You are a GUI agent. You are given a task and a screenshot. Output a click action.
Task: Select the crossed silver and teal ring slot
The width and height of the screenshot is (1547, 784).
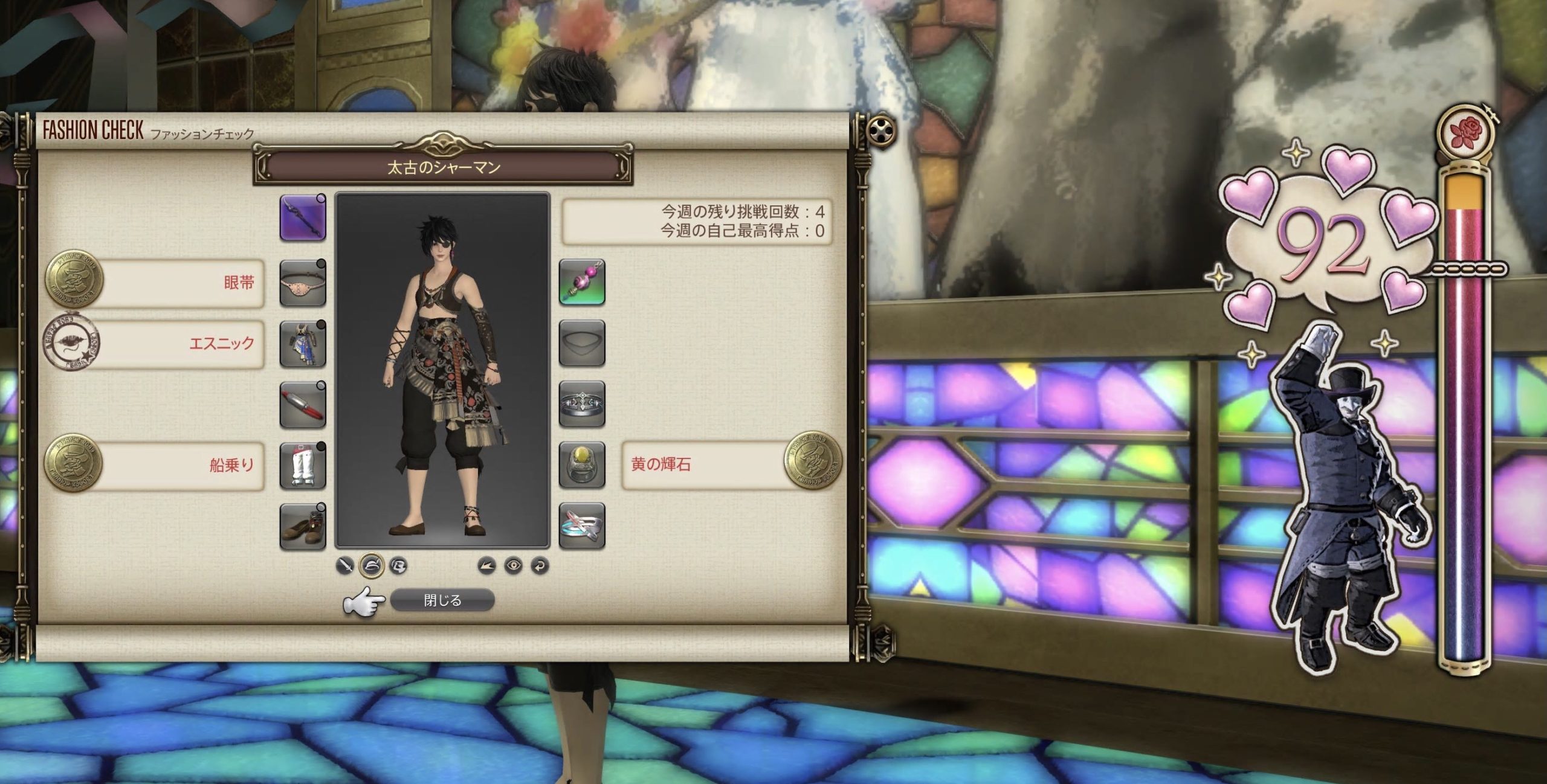tap(581, 527)
